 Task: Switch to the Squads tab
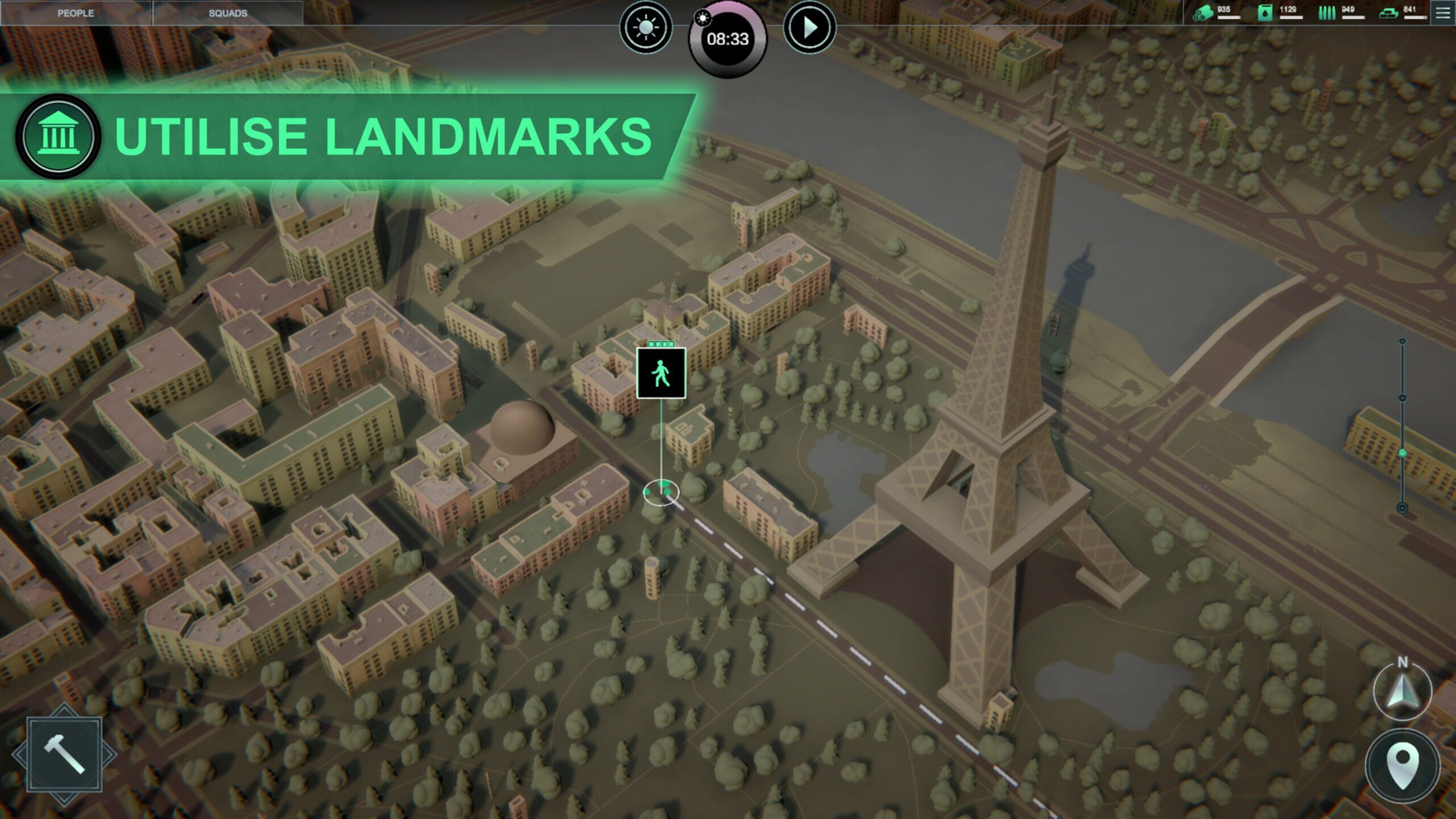point(227,13)
